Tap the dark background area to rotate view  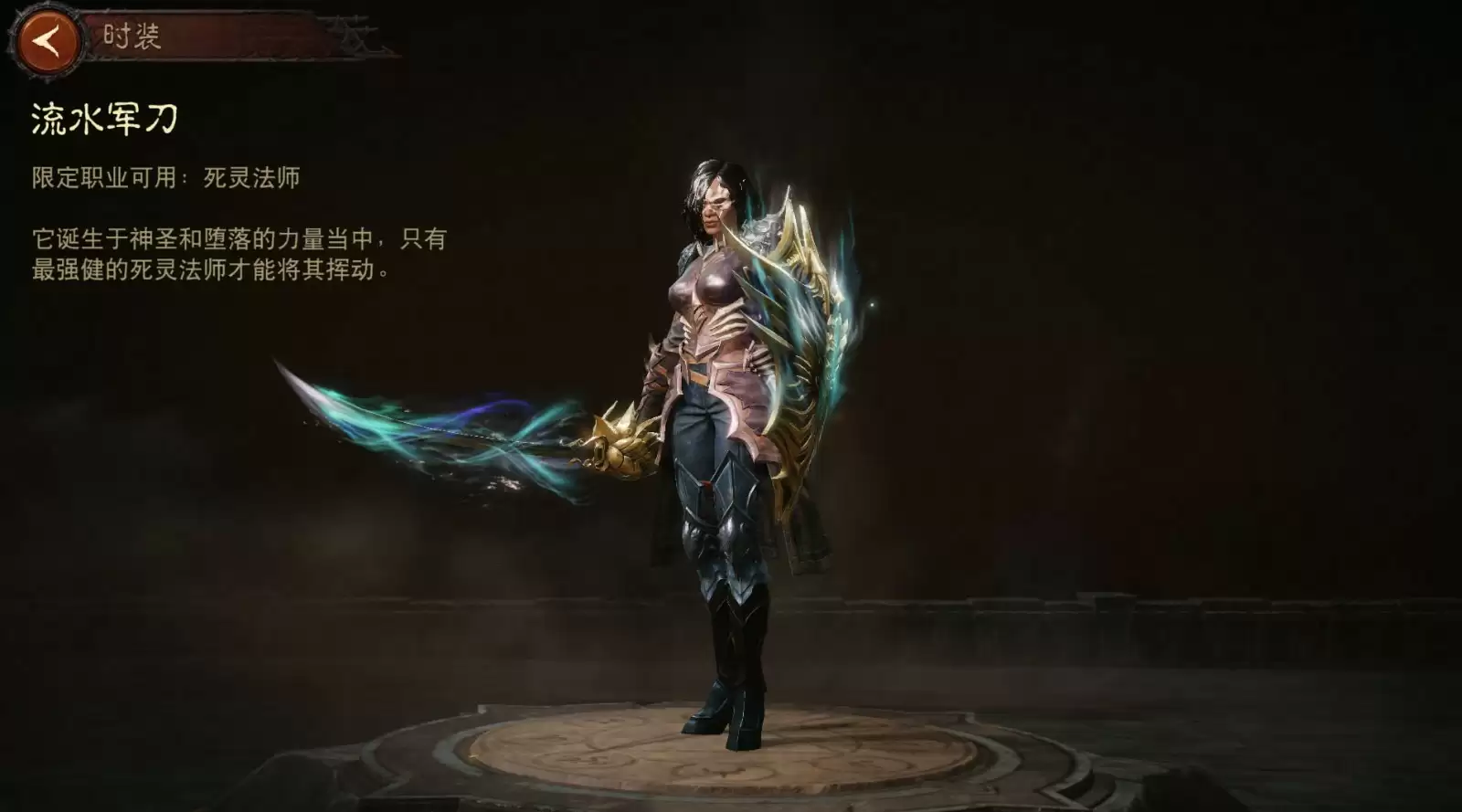click(x=1188, y=365)
